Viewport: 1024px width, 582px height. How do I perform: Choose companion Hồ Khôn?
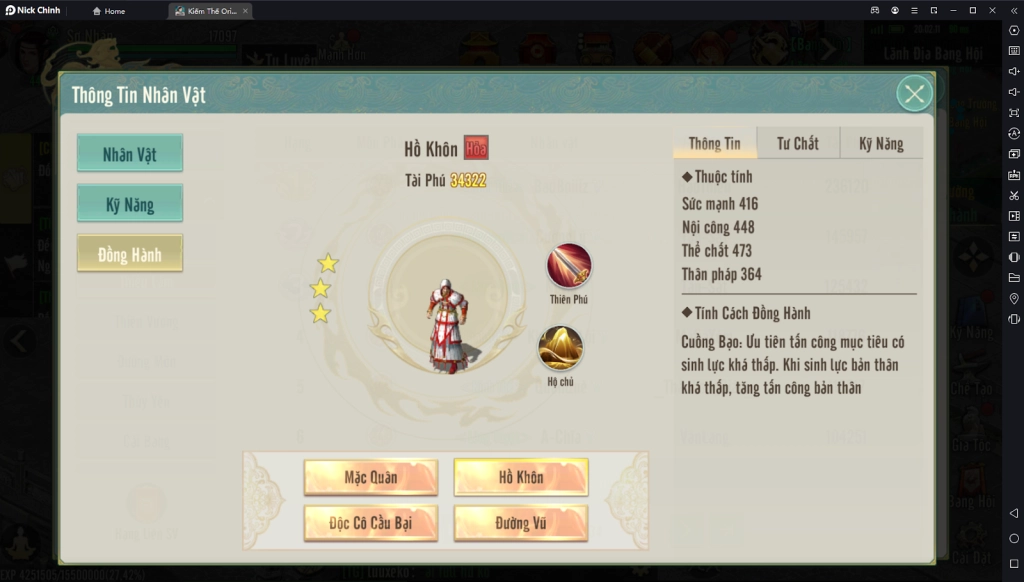pyautogui.click(x=521, y=477)
